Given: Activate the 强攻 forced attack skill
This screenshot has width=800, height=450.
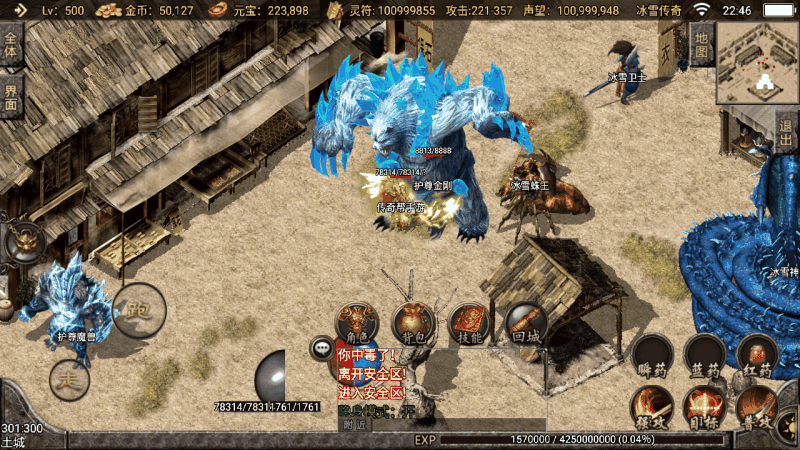Looking at the screenshot, I should point(651,408).
